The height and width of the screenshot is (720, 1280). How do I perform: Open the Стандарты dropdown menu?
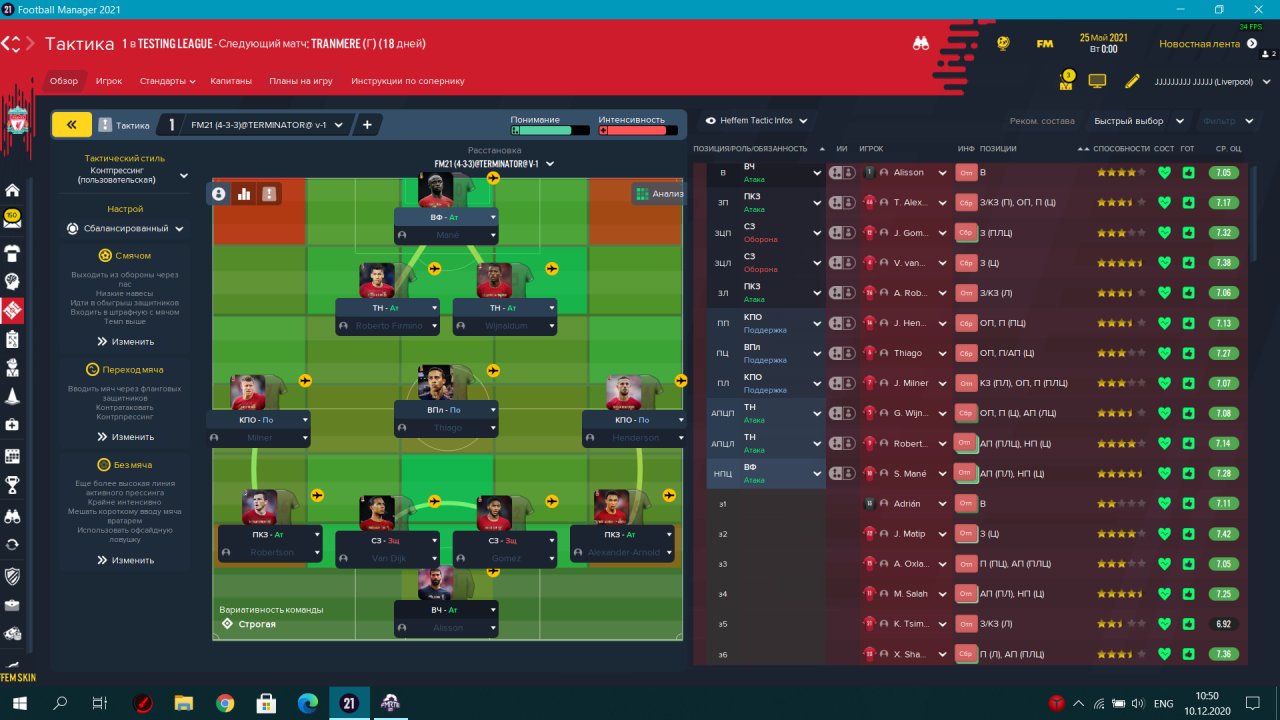point(167,81)
